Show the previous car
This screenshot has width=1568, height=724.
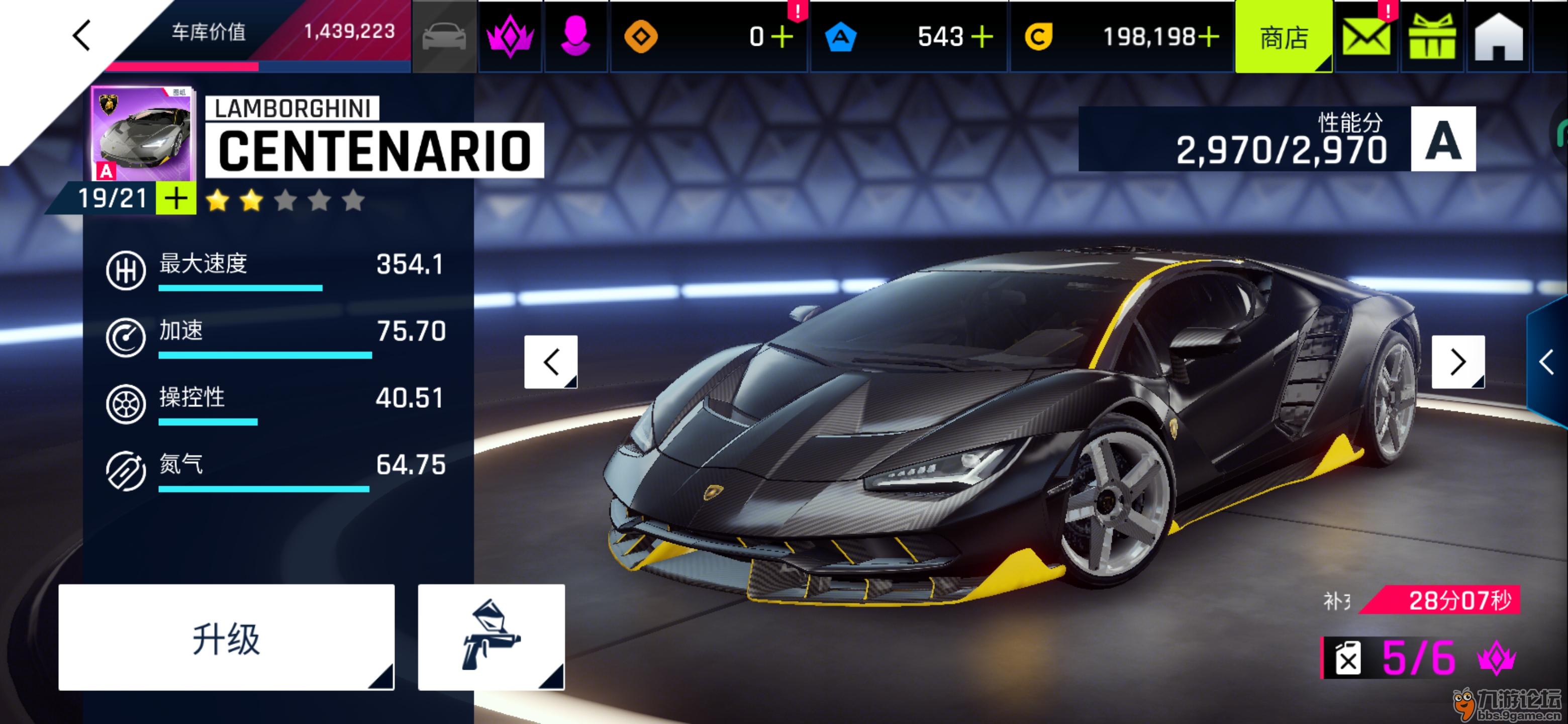[551, 361]
